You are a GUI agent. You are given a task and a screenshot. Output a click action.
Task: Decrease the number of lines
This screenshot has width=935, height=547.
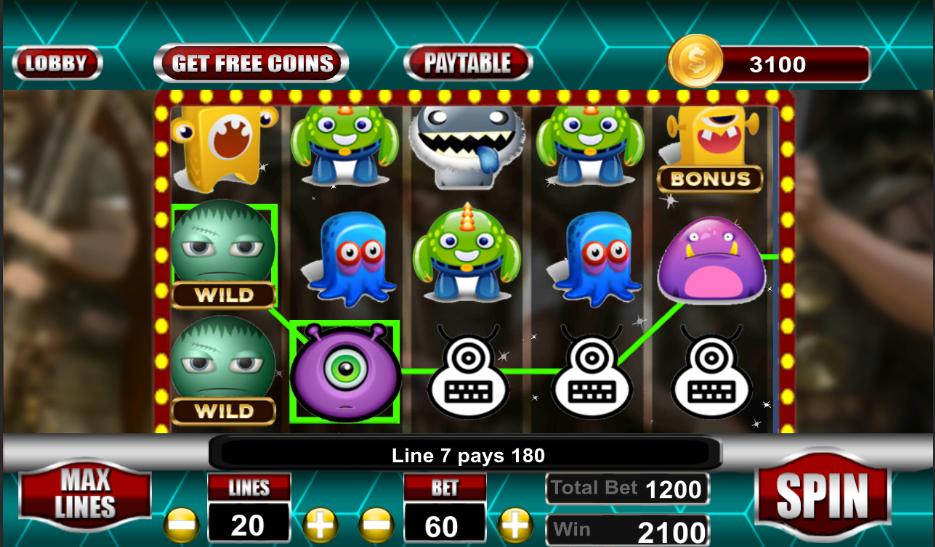click(182, 524)
